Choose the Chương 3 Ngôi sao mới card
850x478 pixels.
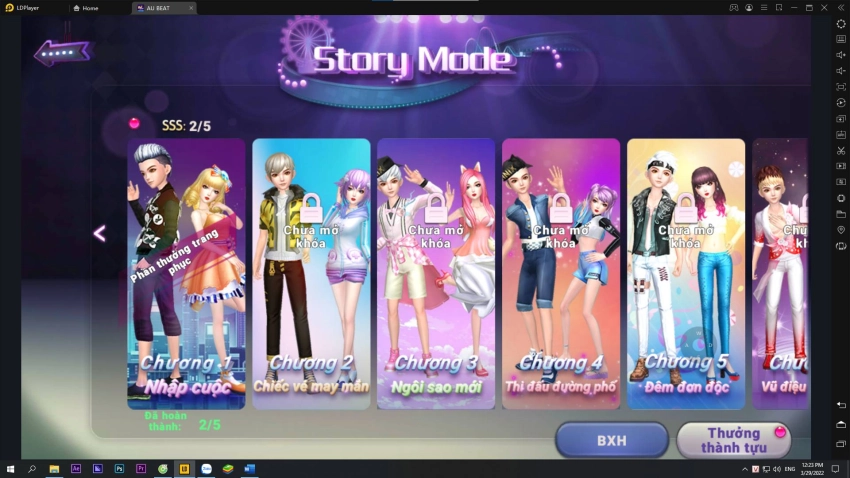pos(435,273)
